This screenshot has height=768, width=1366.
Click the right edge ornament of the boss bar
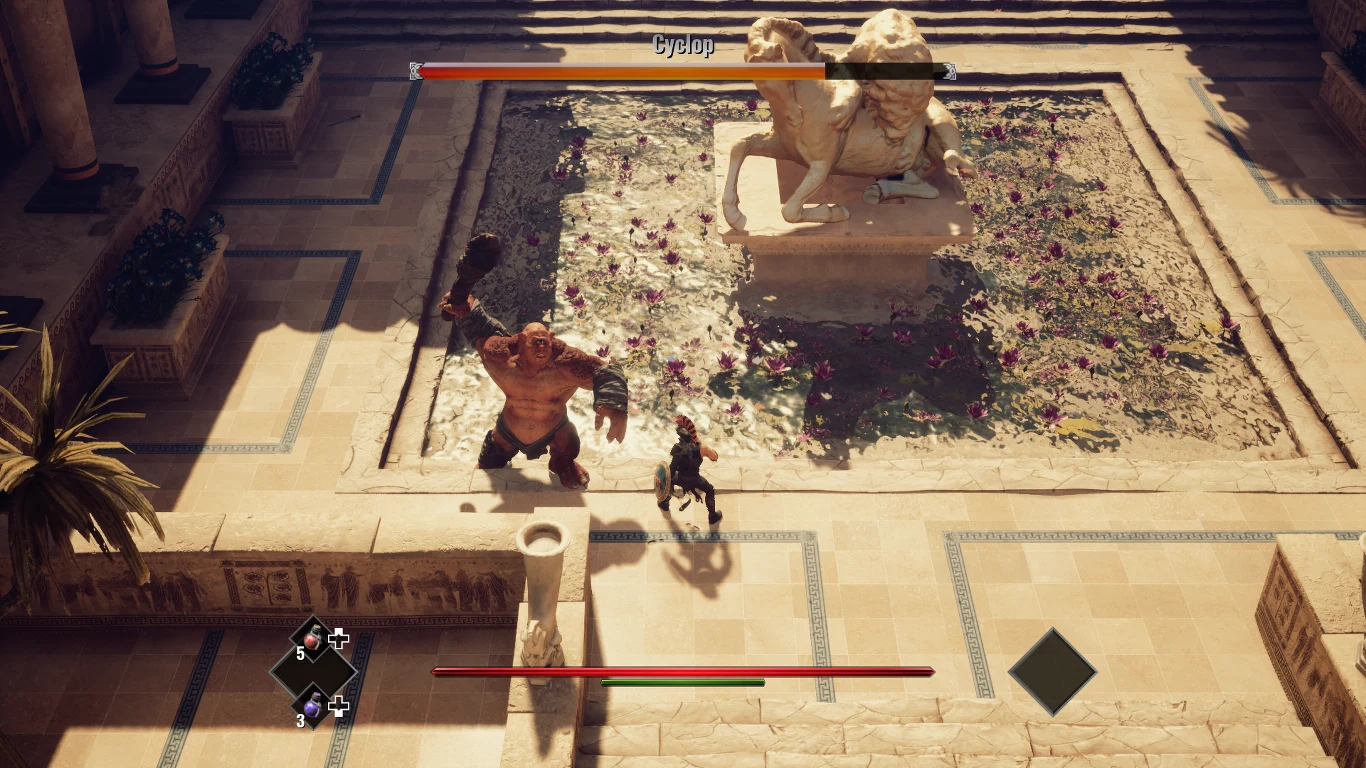pos(947,72)
